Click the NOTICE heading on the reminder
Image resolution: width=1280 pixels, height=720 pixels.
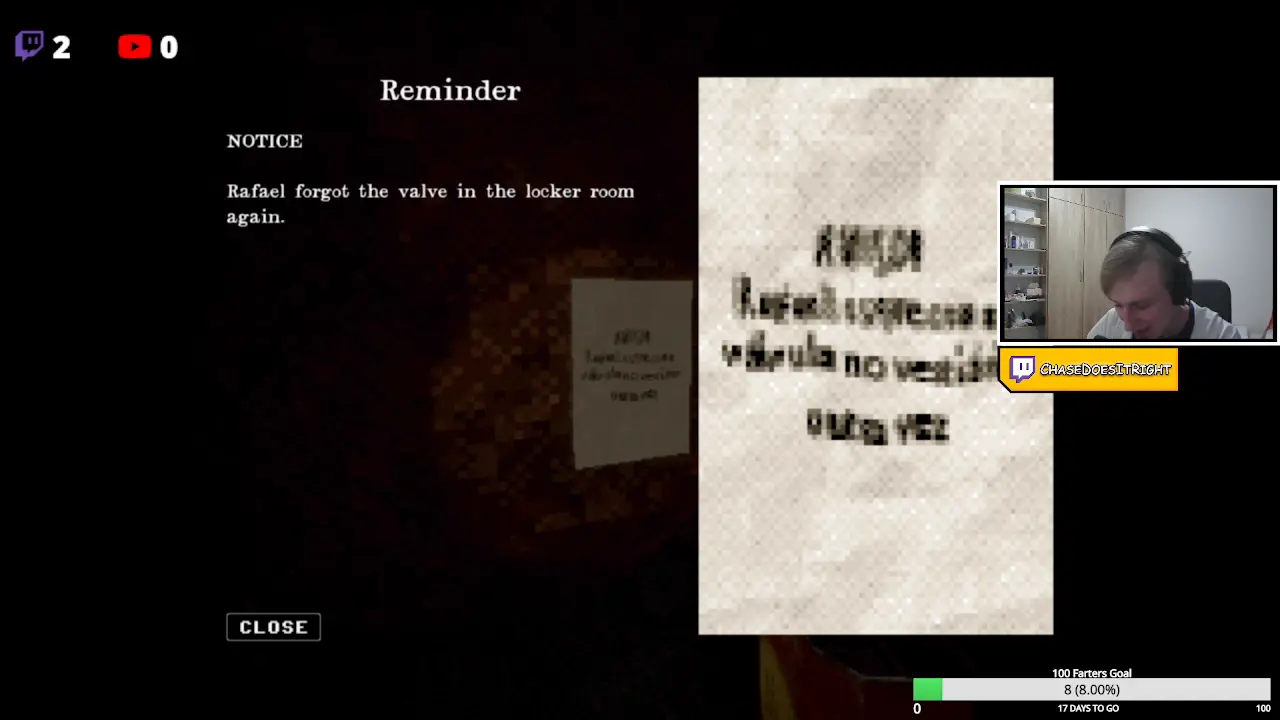coord(264,141)
